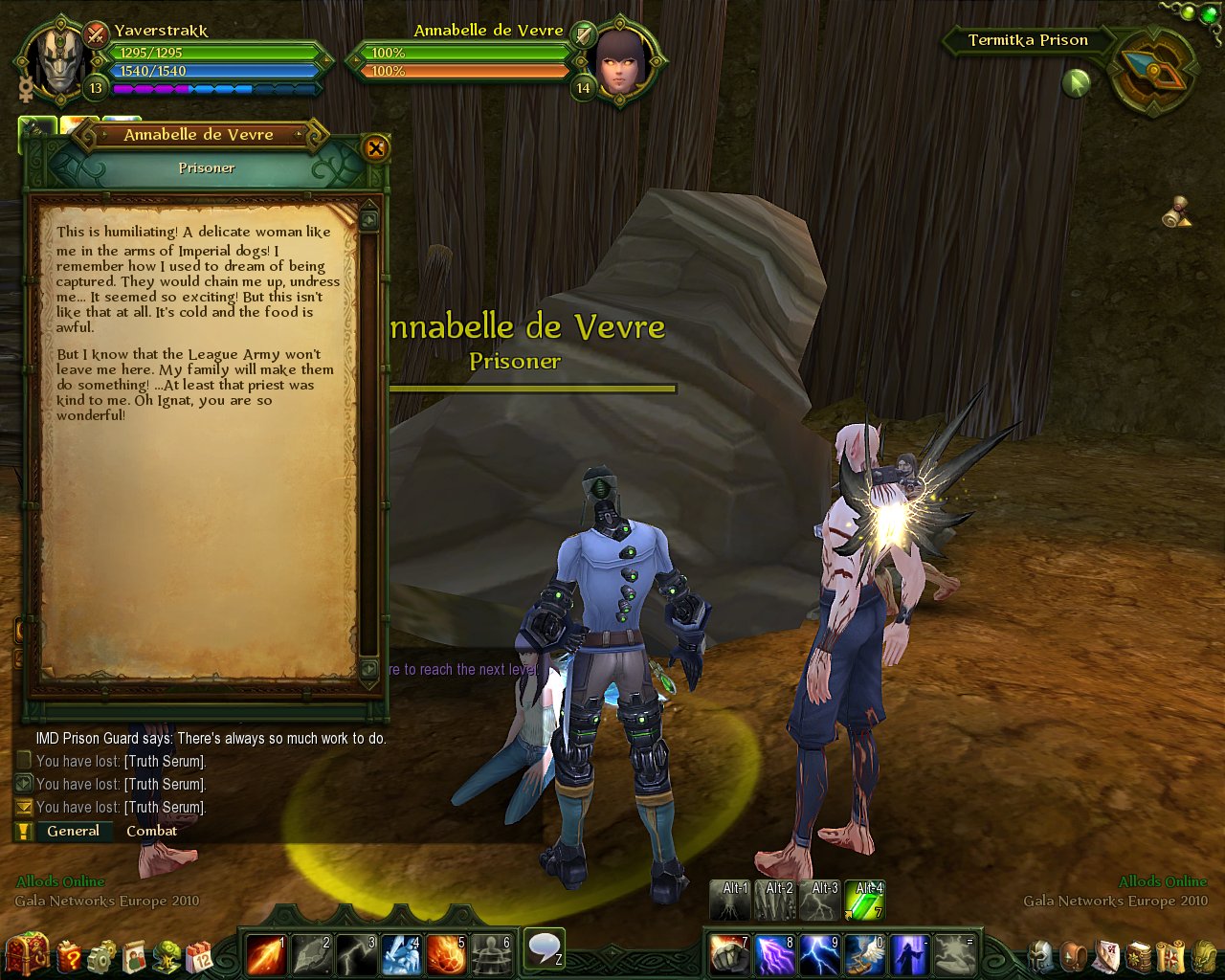Open the question mark help book
Screen dimensions: 1225x980
click(x=69, y=954)
